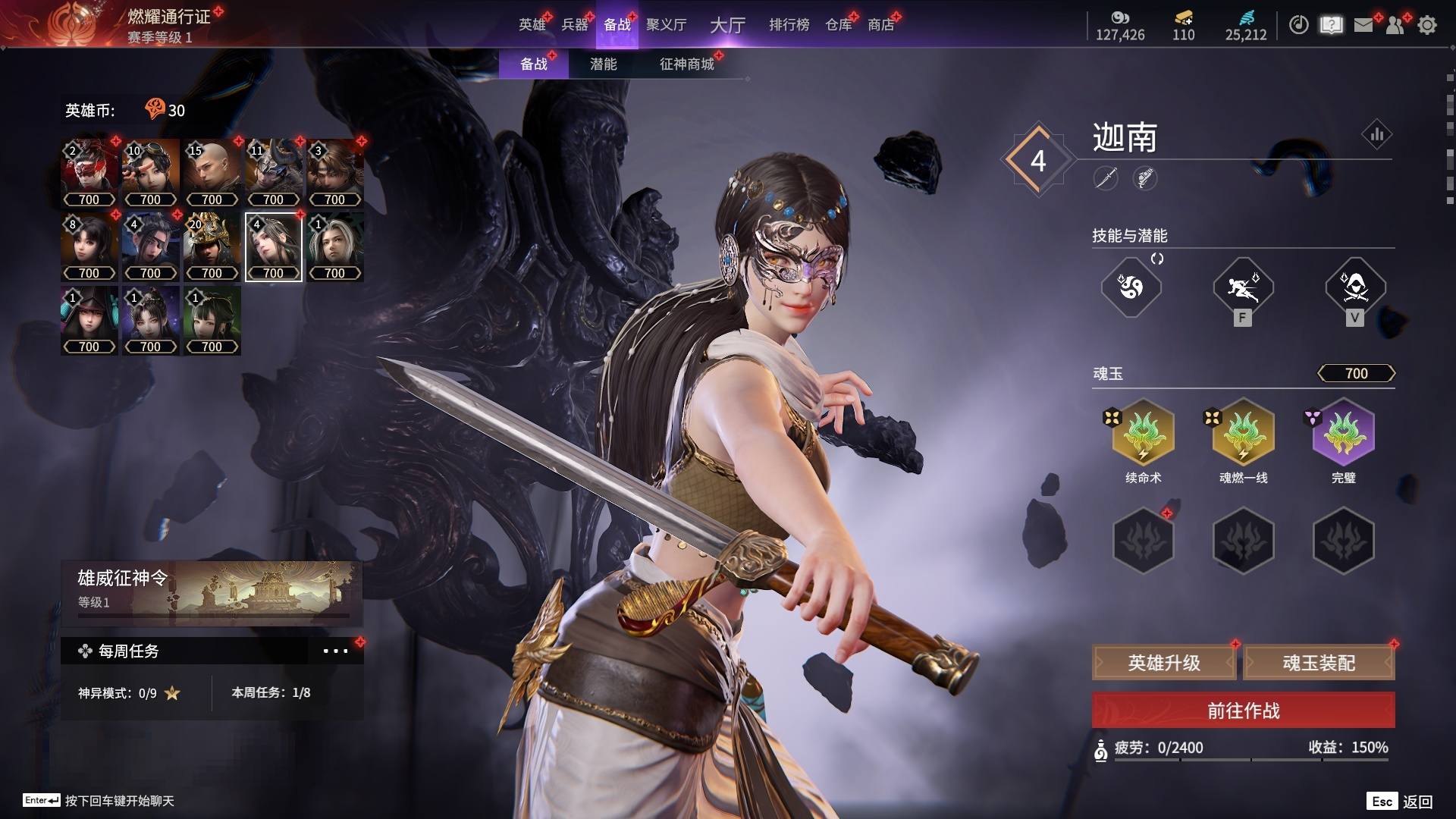Screen dimensions: 1456x819
Task: Select the 续命术 soul jade
Action: point(1143,434)
